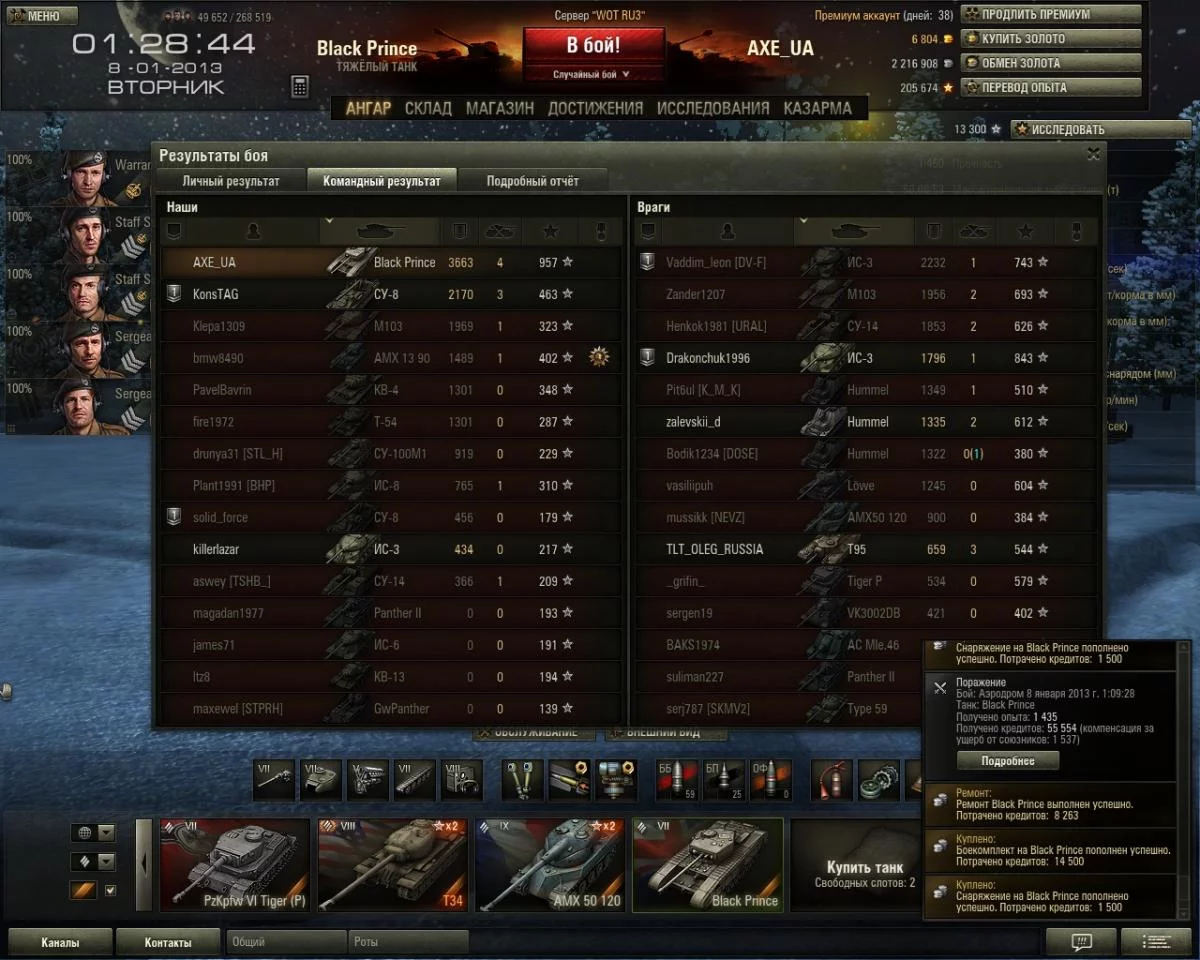The image size is (1200, 960).
Task: Select the AMX 50 120 tank
Action: point(550,864)
